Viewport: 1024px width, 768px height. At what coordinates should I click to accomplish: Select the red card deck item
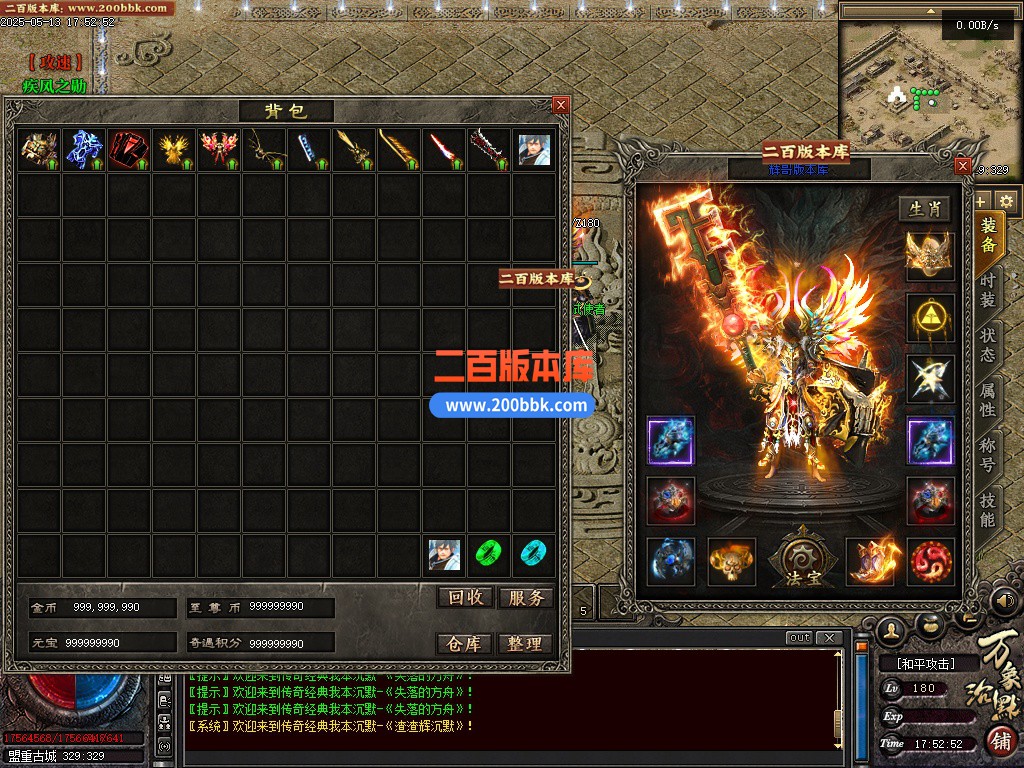[x=129, y=150]
